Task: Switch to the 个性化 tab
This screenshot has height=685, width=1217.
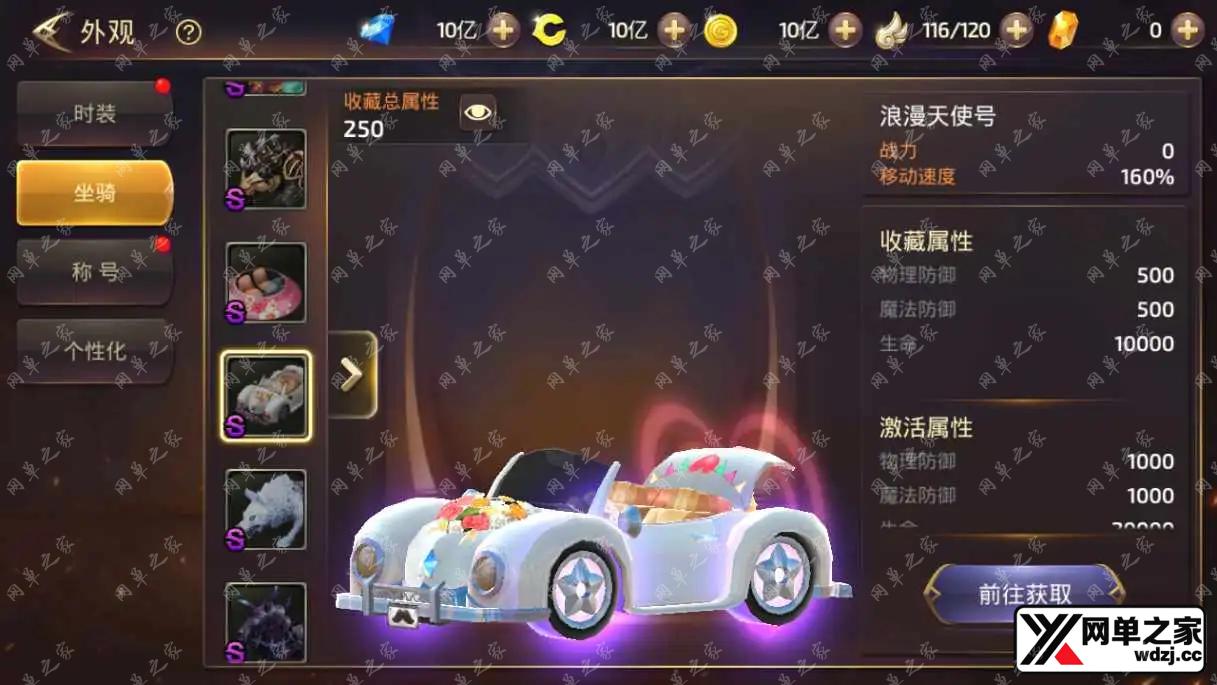Action: (x=95, y=351)
